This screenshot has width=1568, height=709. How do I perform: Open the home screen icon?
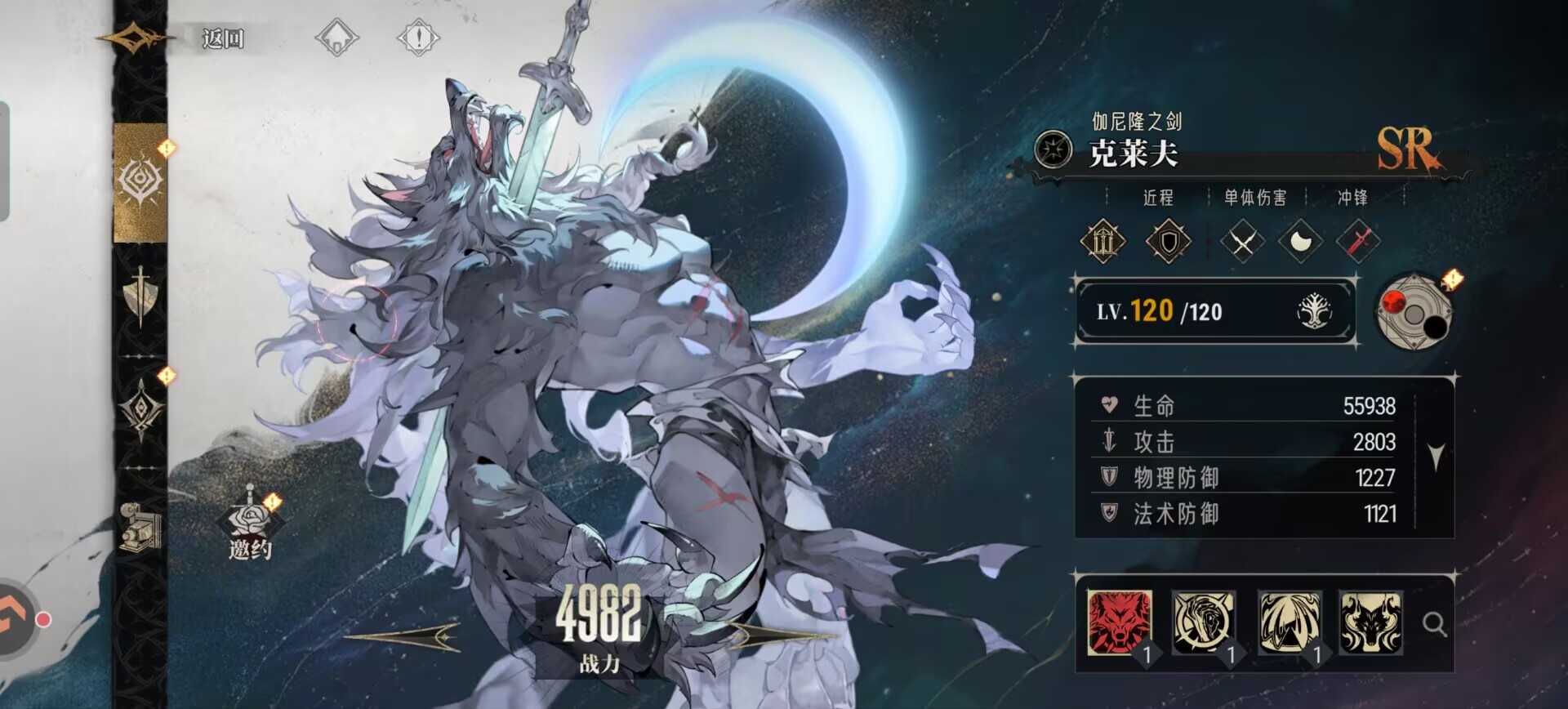point(336,38)
